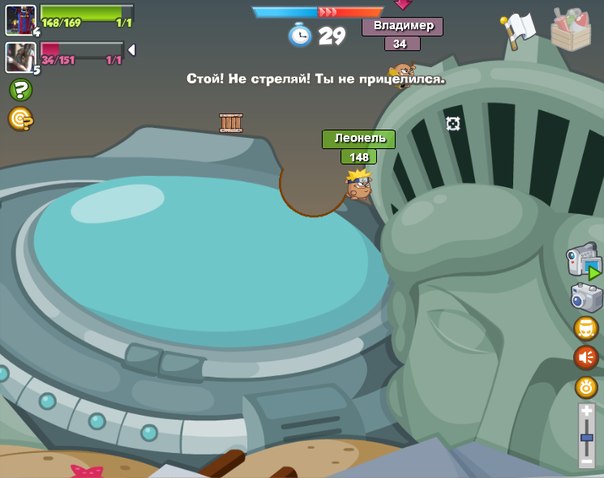Collapse the team panel with the white arrow
Viewport: 604px width, 478px height.
(131, 50)
